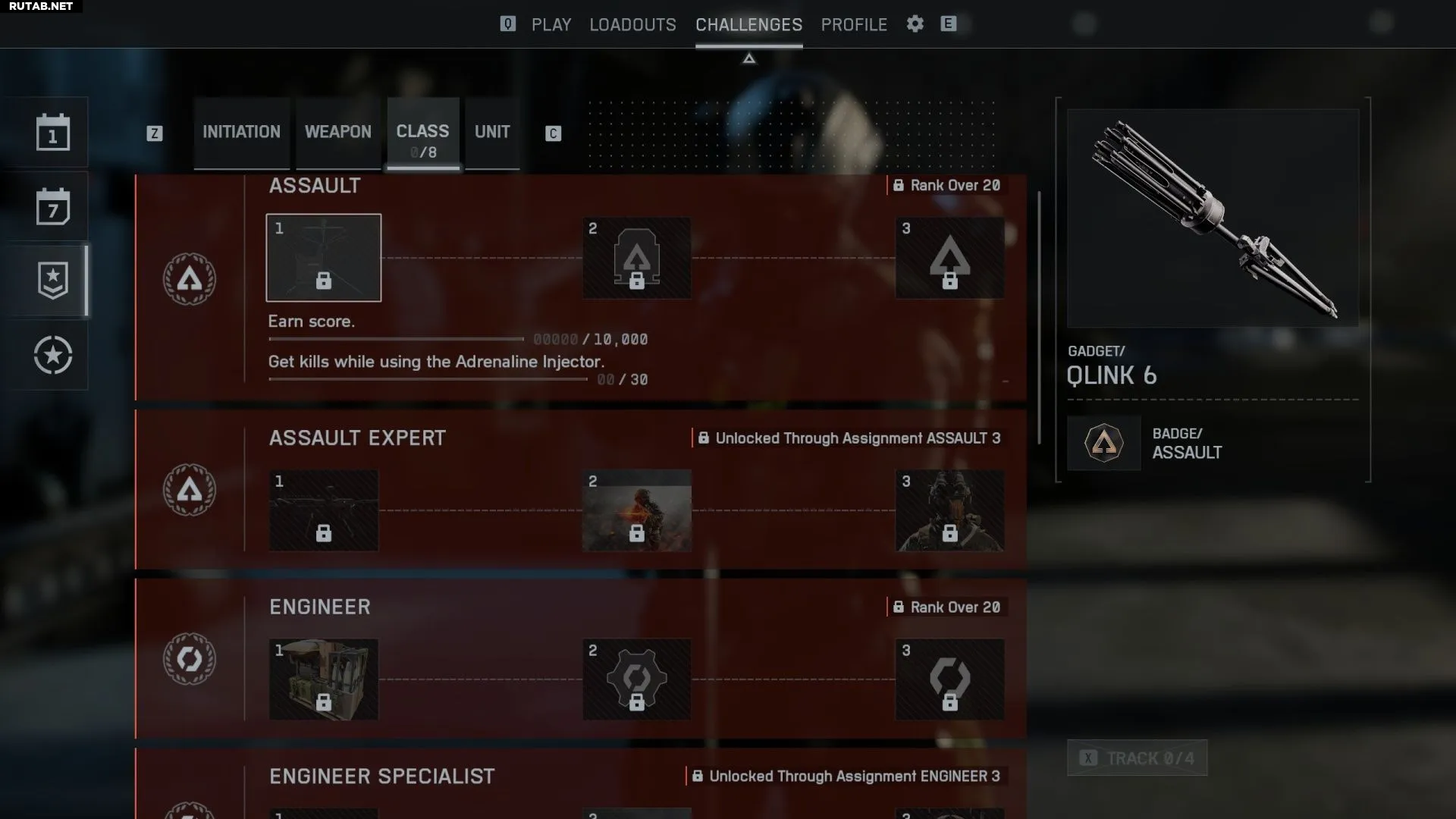Open the circled star sidebar section
The image size is (1456, 819).
(x=52, y=355)
